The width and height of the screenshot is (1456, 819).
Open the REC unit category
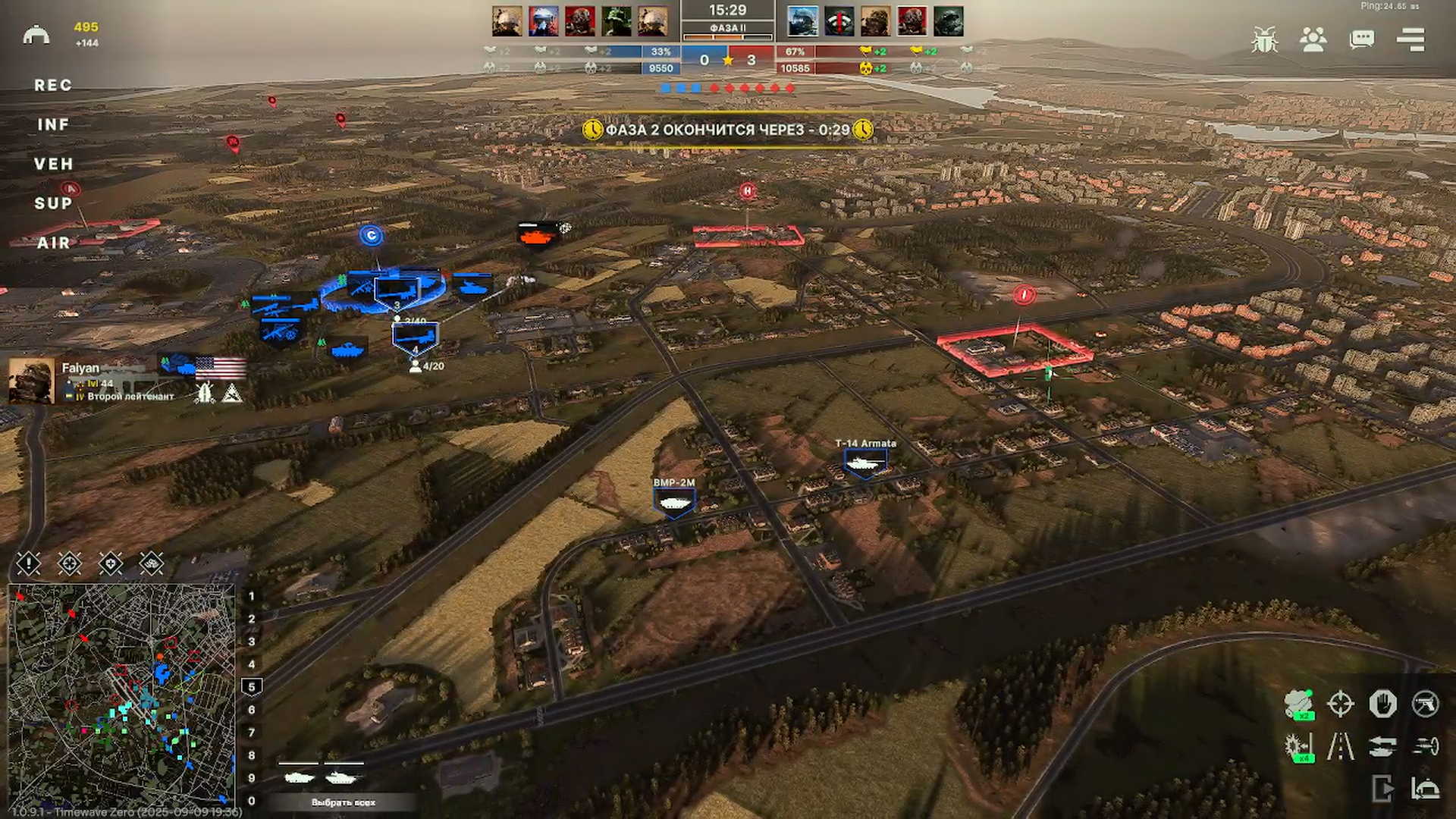[53, 86]
